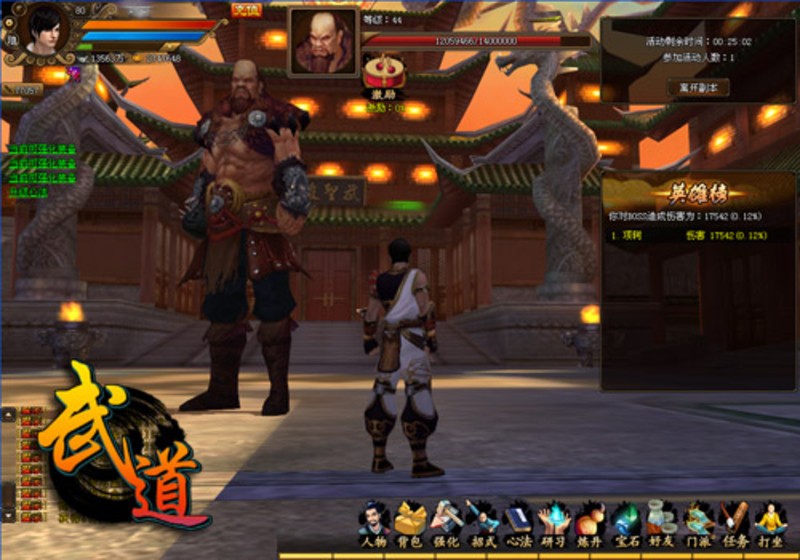Select the 琐利 entry in the hero ranking
800x560 pixels.
point(632,235)
